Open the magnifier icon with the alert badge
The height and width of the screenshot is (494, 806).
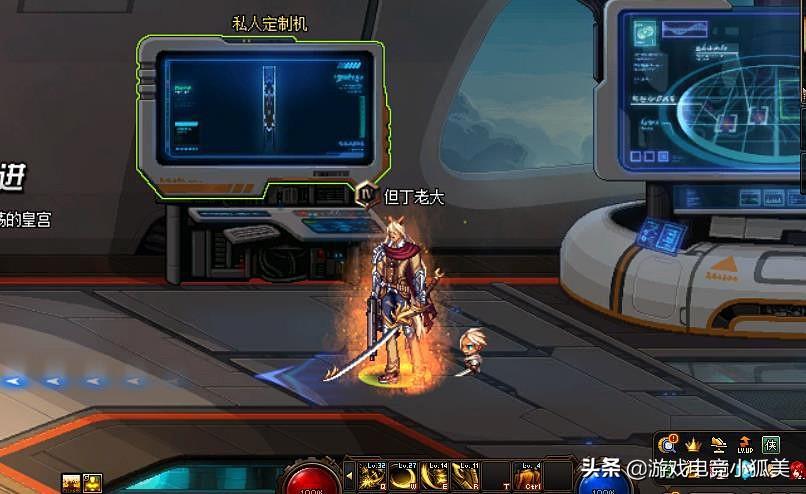tap(667, 444)
